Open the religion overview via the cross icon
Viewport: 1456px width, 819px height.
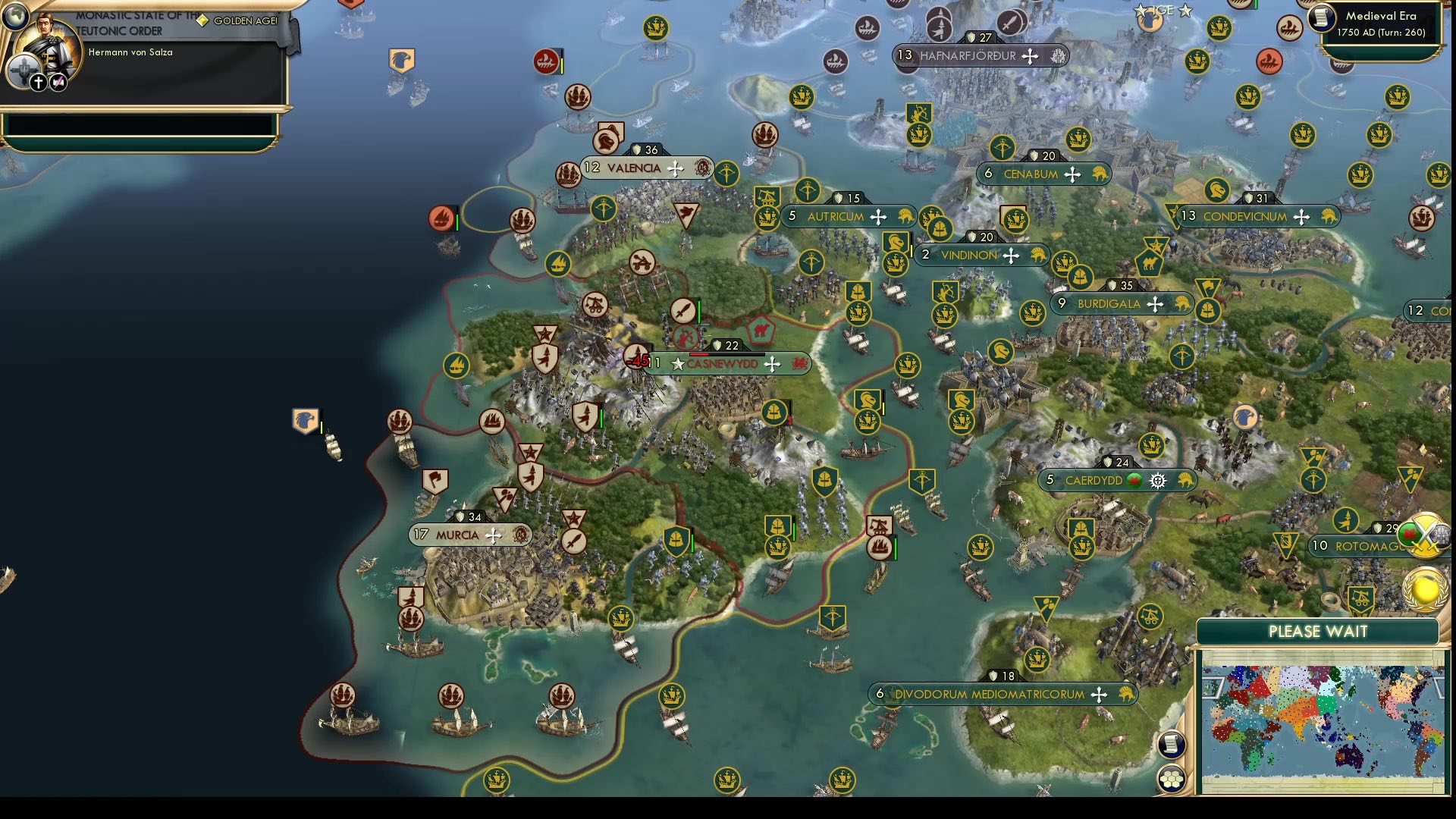39,83
